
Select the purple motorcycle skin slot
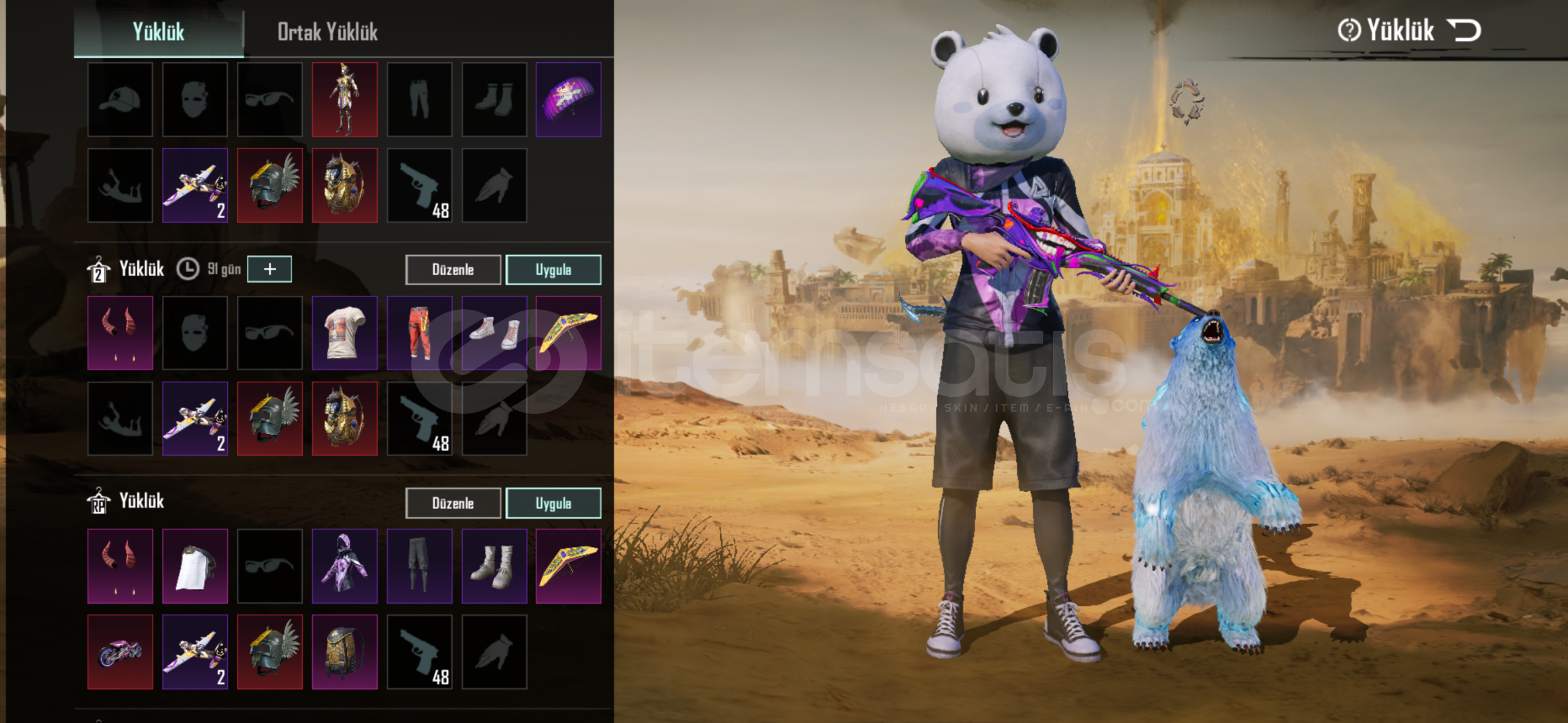point(121,652)
